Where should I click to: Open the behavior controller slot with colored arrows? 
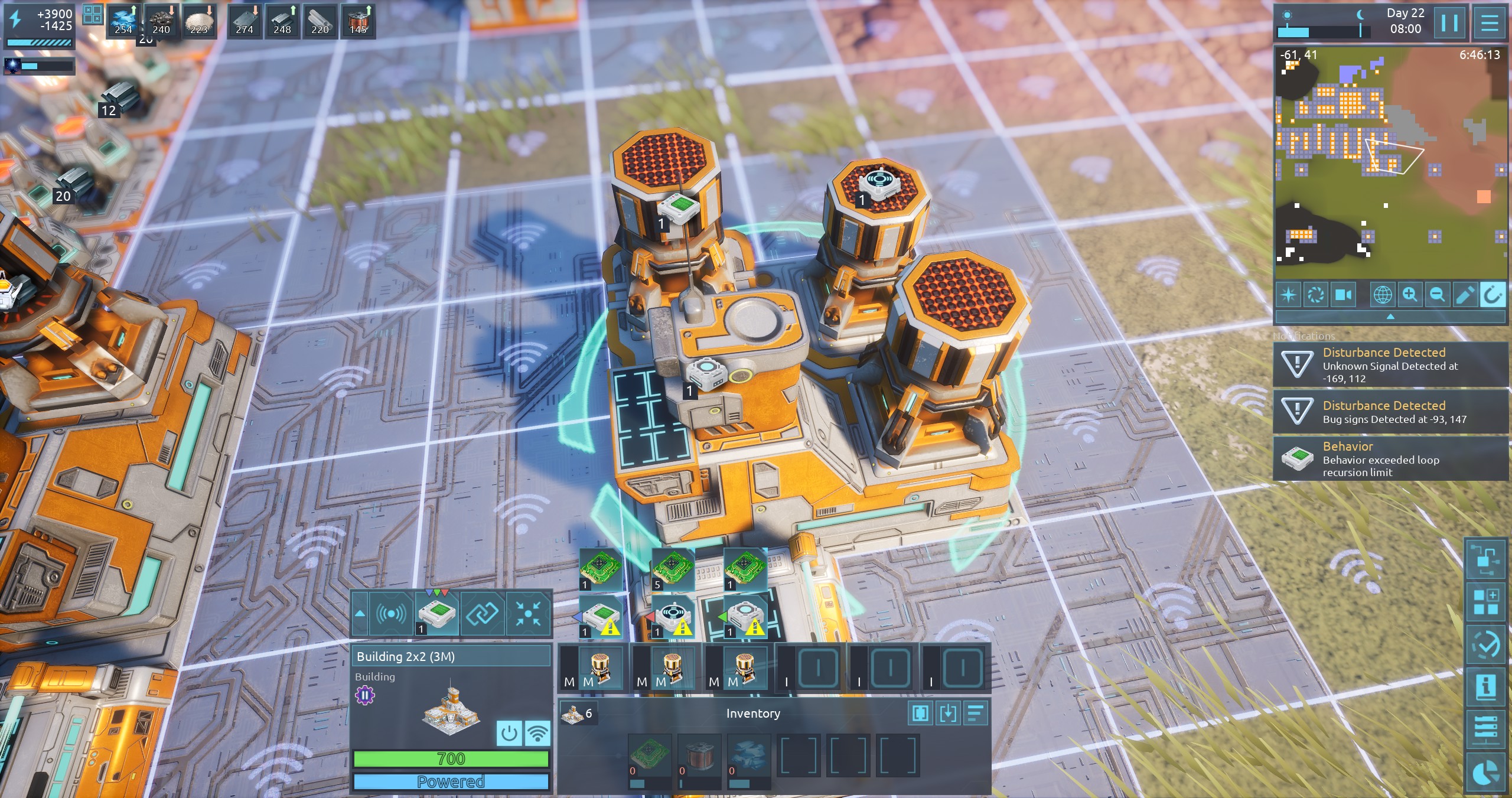pyautogui.click(x=437, y=614)
